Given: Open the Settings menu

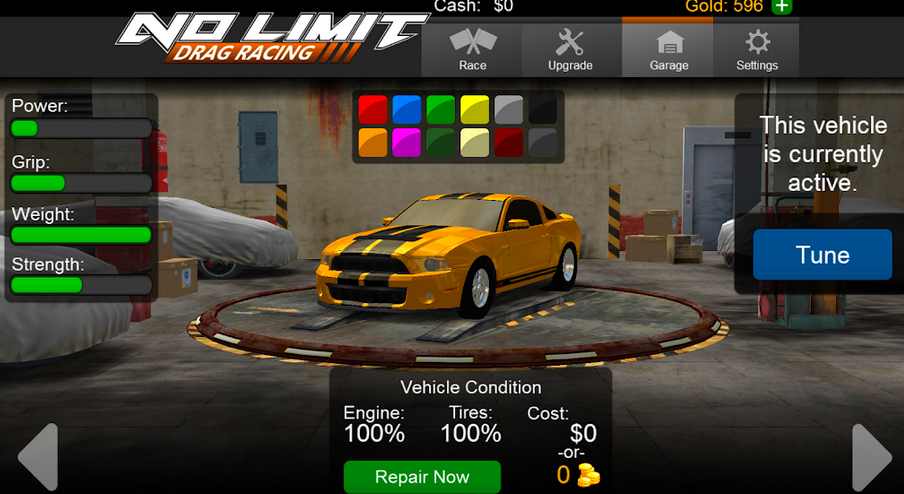Looking at the screenshot, I should 757,50.
